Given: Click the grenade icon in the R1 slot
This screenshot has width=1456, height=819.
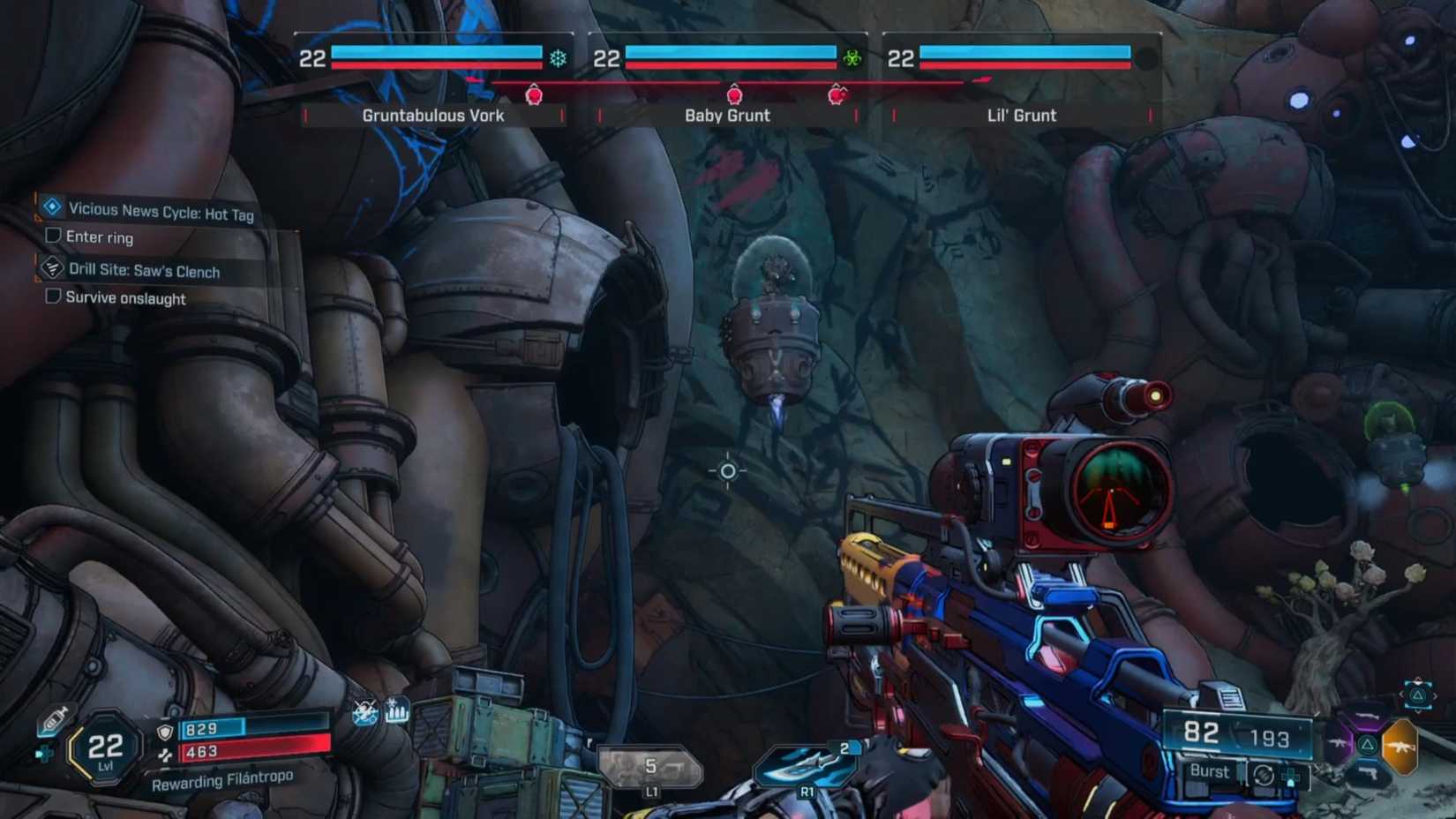Looking at the screenshot, I should 807,763.
